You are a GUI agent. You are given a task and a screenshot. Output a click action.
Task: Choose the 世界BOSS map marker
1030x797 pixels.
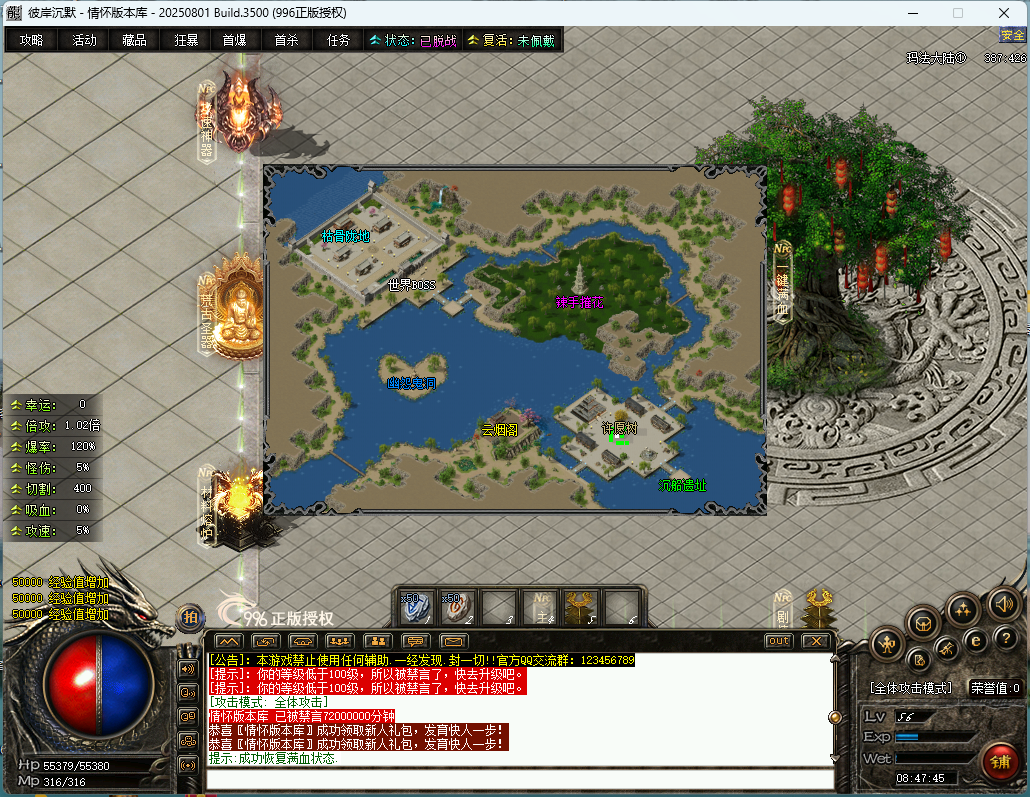[x=412, y=285]
